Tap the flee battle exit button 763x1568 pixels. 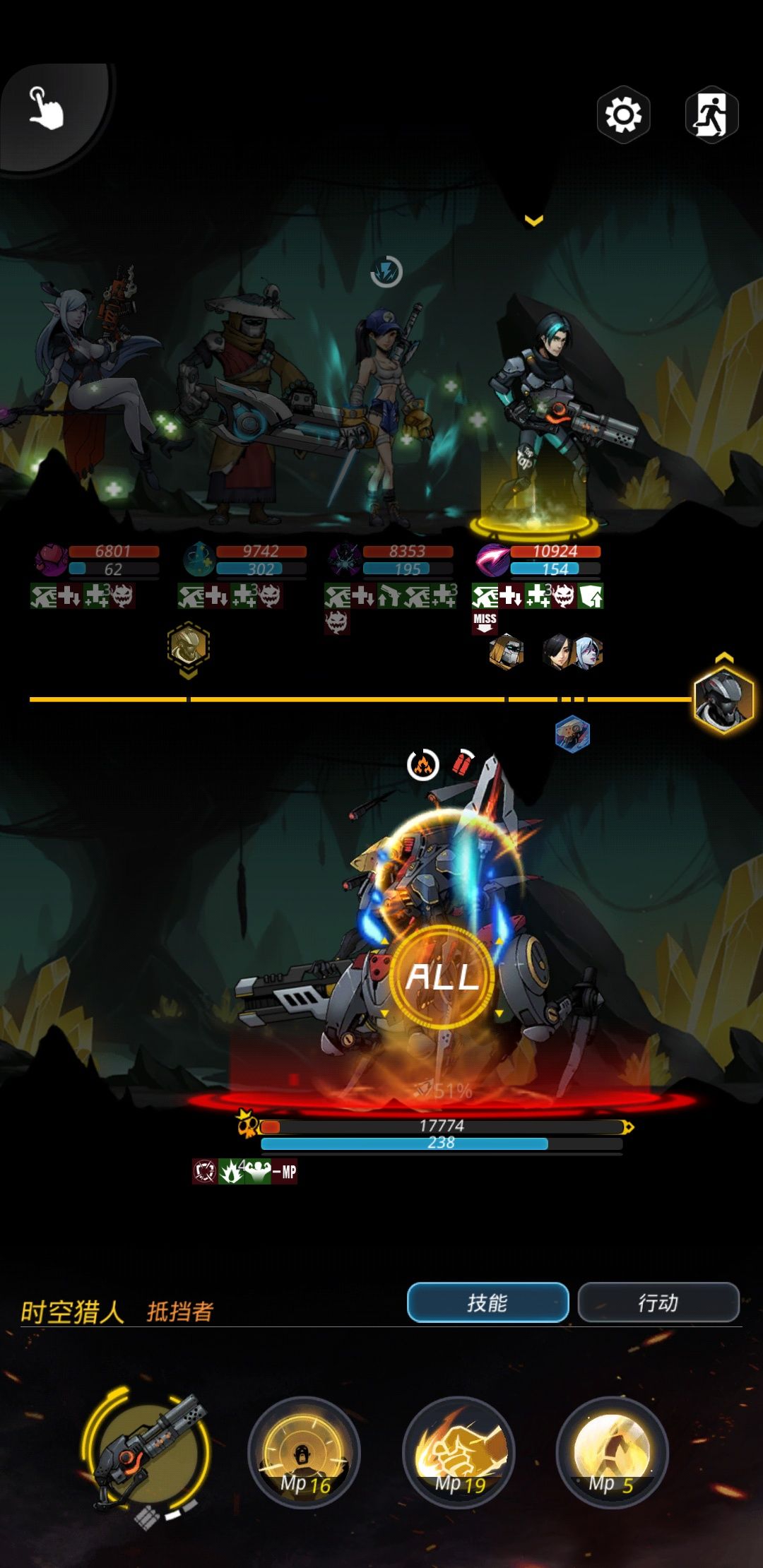(711, 114)
